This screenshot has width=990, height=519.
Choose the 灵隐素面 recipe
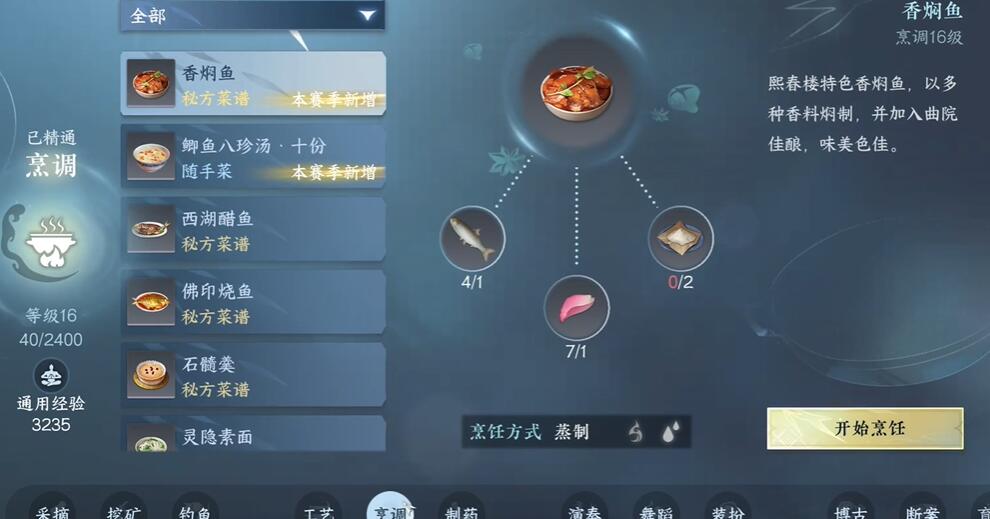253,436
